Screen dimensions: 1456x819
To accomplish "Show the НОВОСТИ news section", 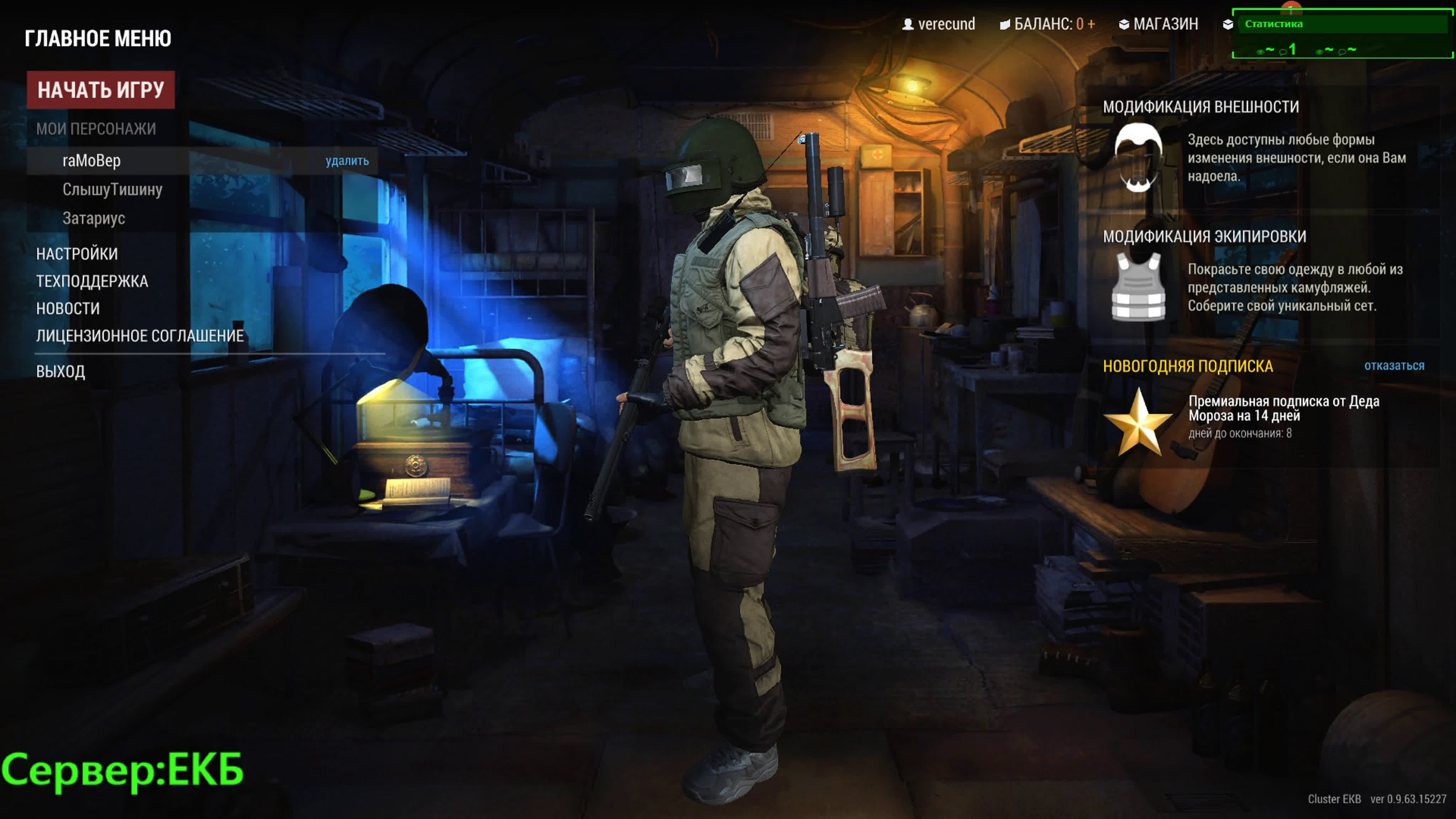I will pyautogui.click(x=68, y=309).
